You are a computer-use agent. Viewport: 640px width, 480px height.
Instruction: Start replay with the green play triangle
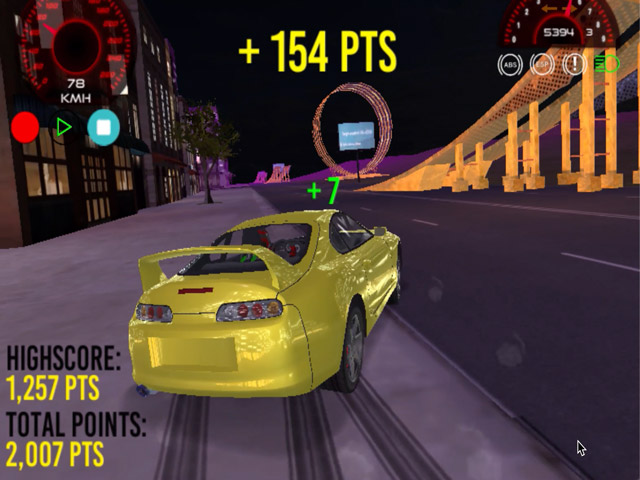(64, 127)
